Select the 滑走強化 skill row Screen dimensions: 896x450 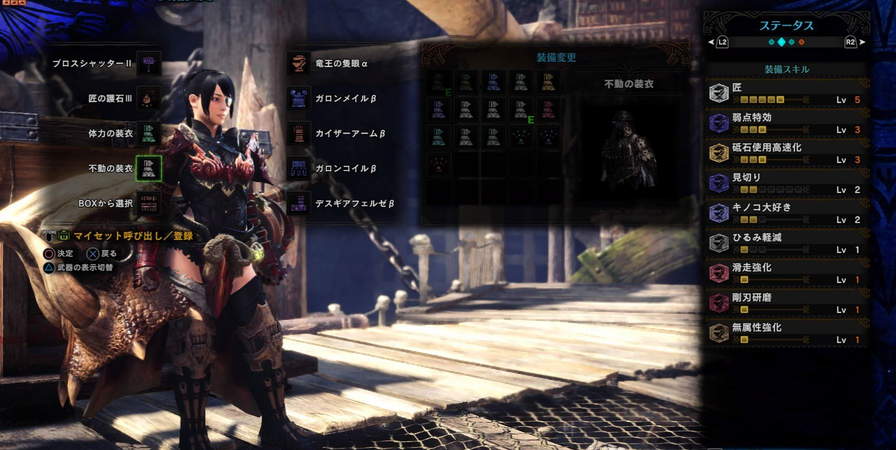click(x=785, y=273)
